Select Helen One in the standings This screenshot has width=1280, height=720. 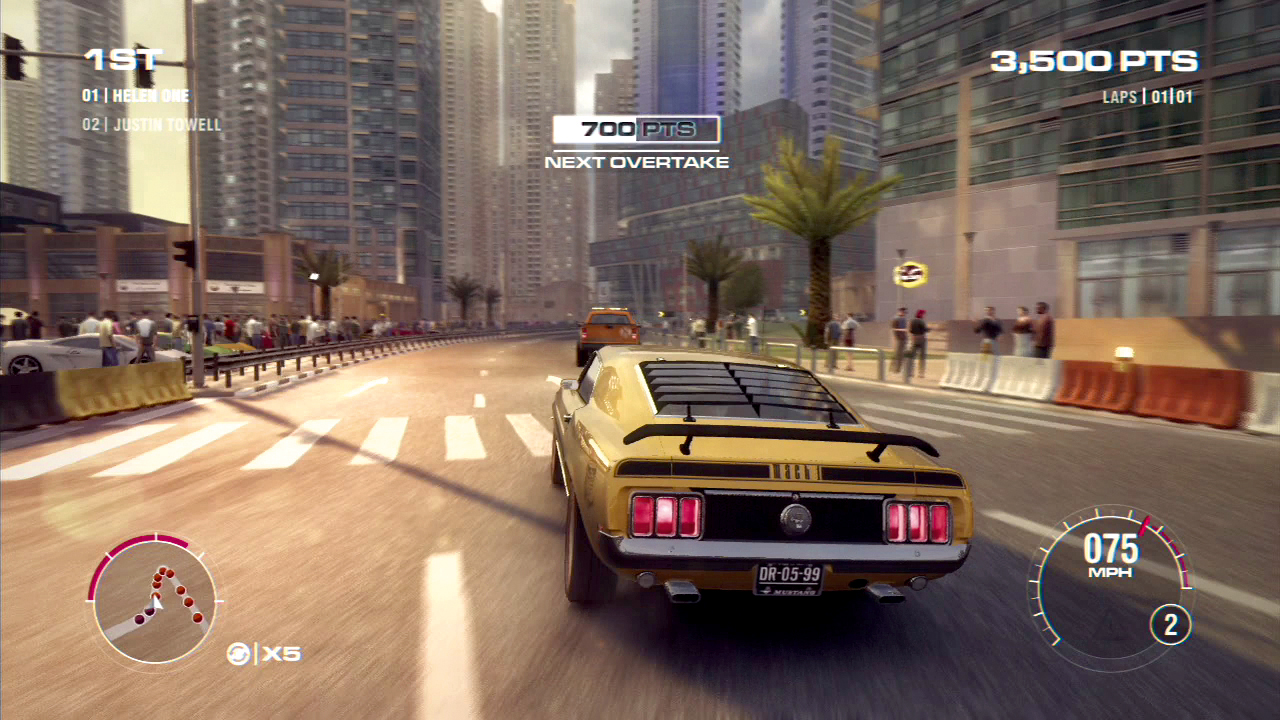click(x=136, y=96)
